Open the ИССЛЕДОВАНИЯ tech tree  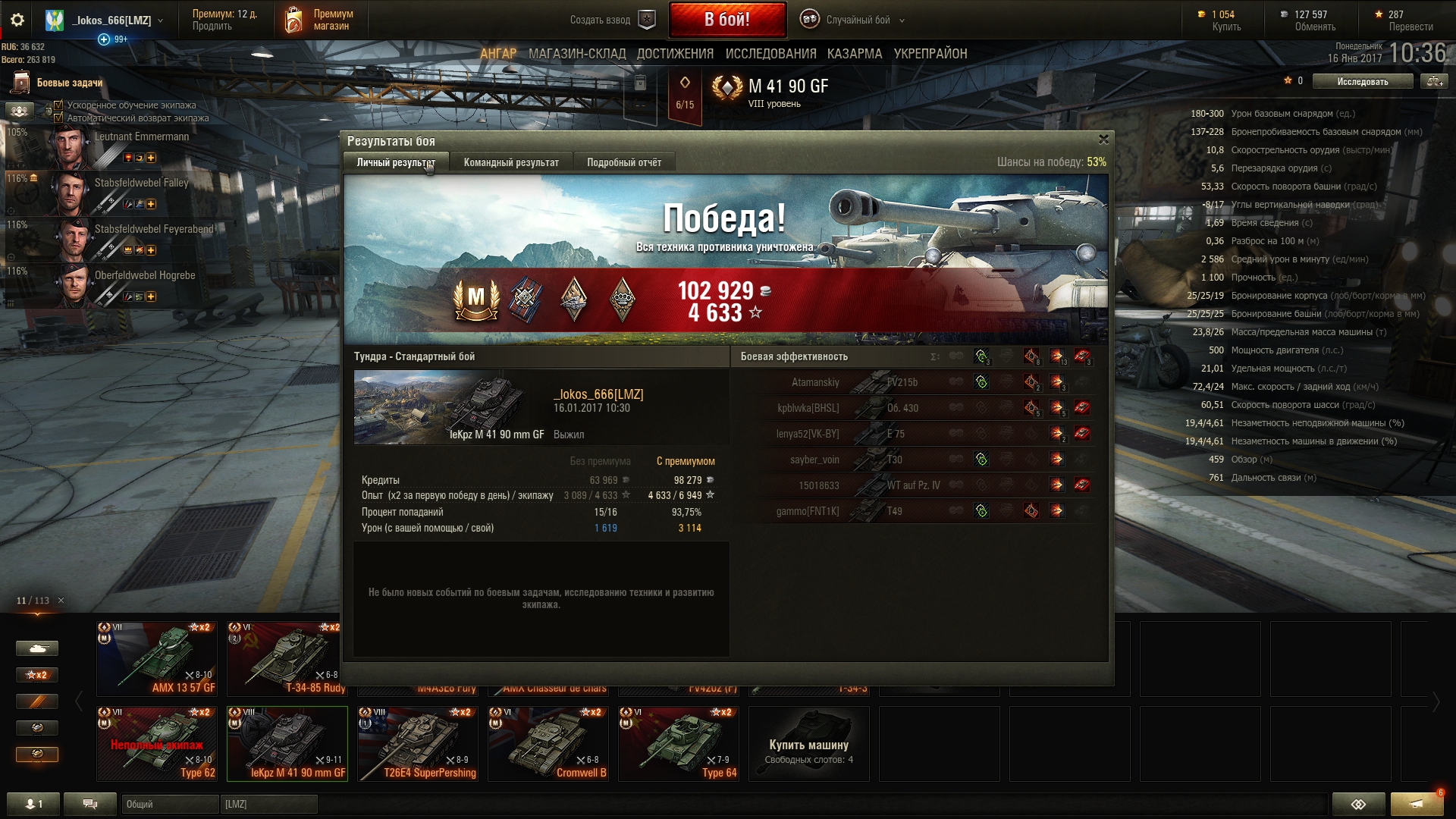click(770, 54)
